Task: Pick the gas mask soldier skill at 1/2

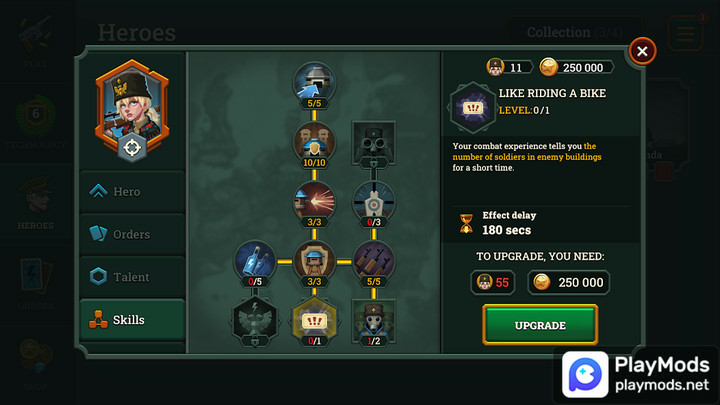Action: coord(373,319)
